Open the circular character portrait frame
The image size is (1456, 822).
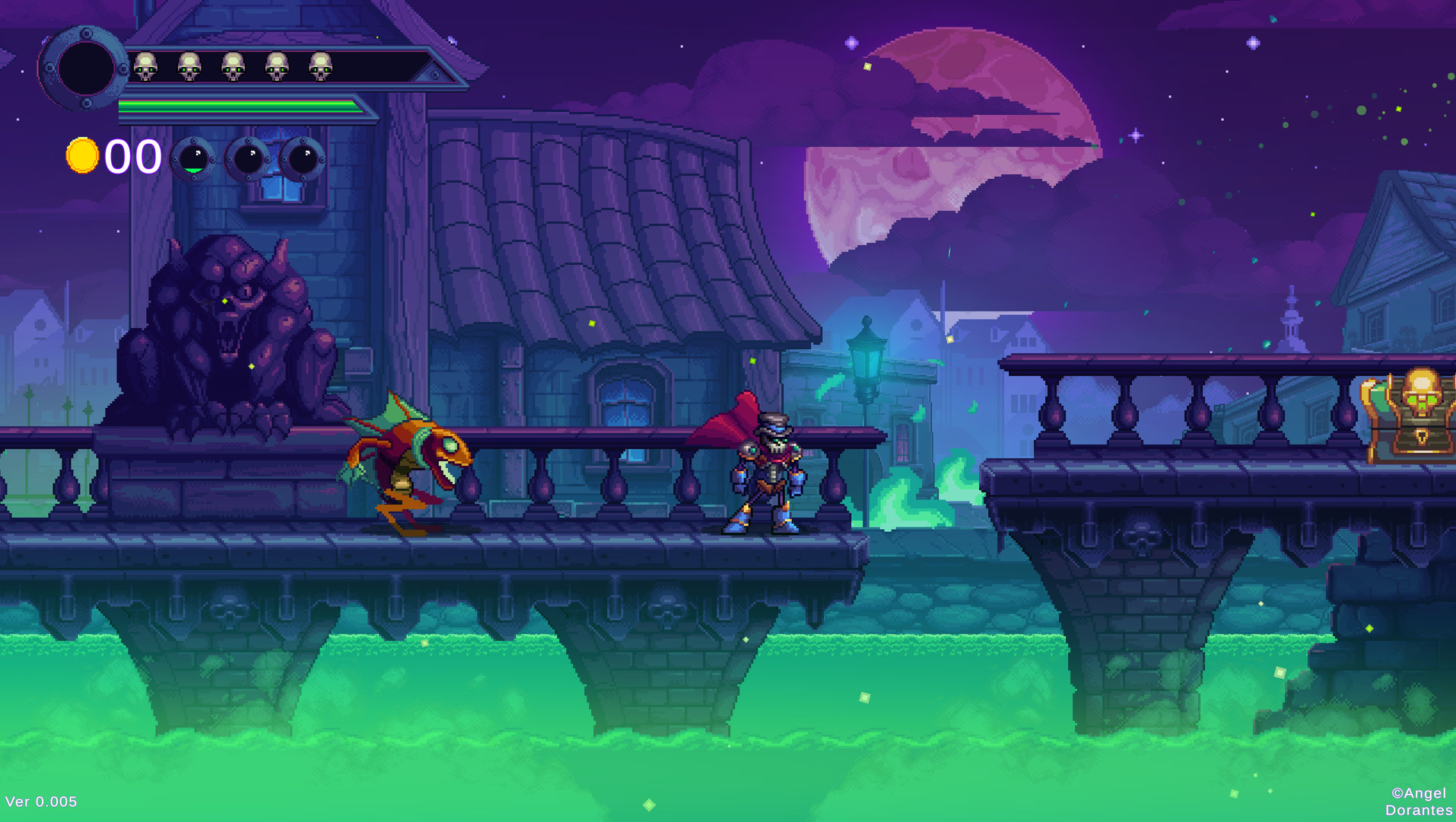click(x=84, y=68)
